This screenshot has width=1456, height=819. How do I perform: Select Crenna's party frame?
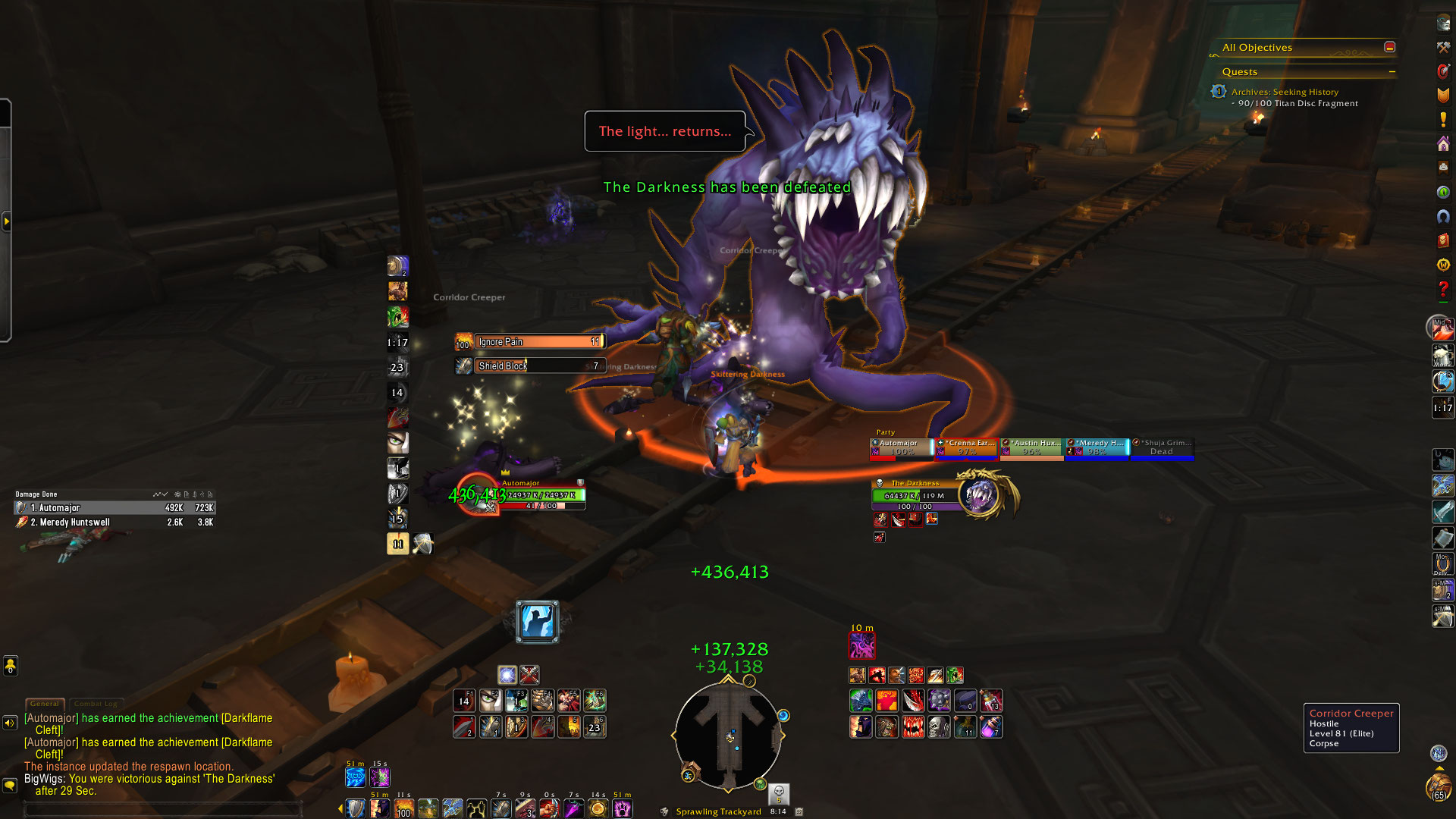(x=966, y=448)
